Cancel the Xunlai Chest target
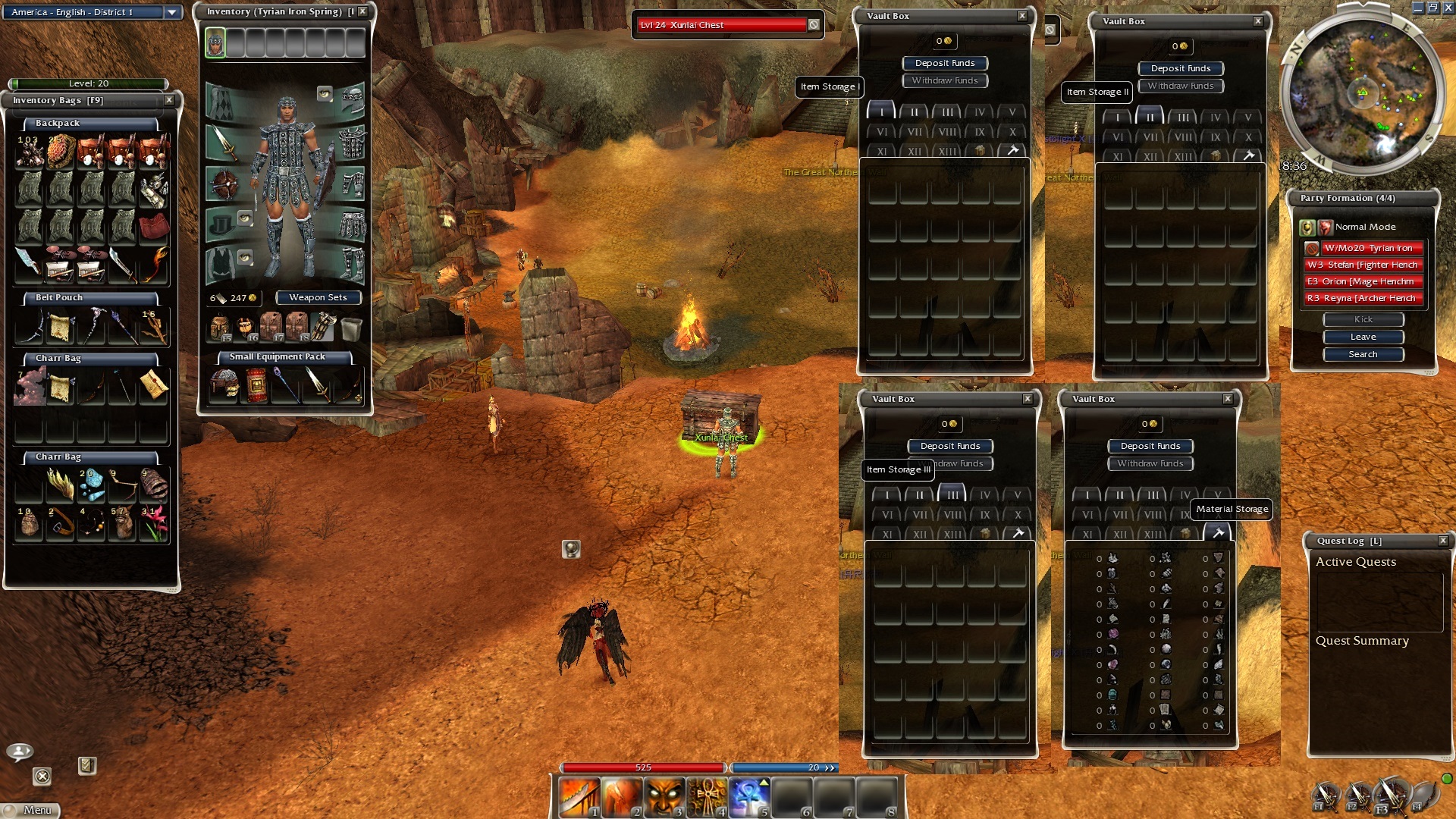 tap(814, 25)
